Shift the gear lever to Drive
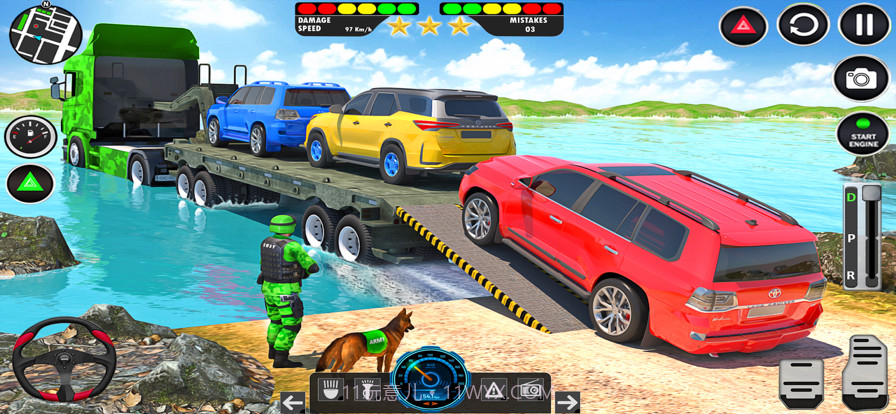Image resolution: width=896 pixels, height=414 pixels. (851, 199)
